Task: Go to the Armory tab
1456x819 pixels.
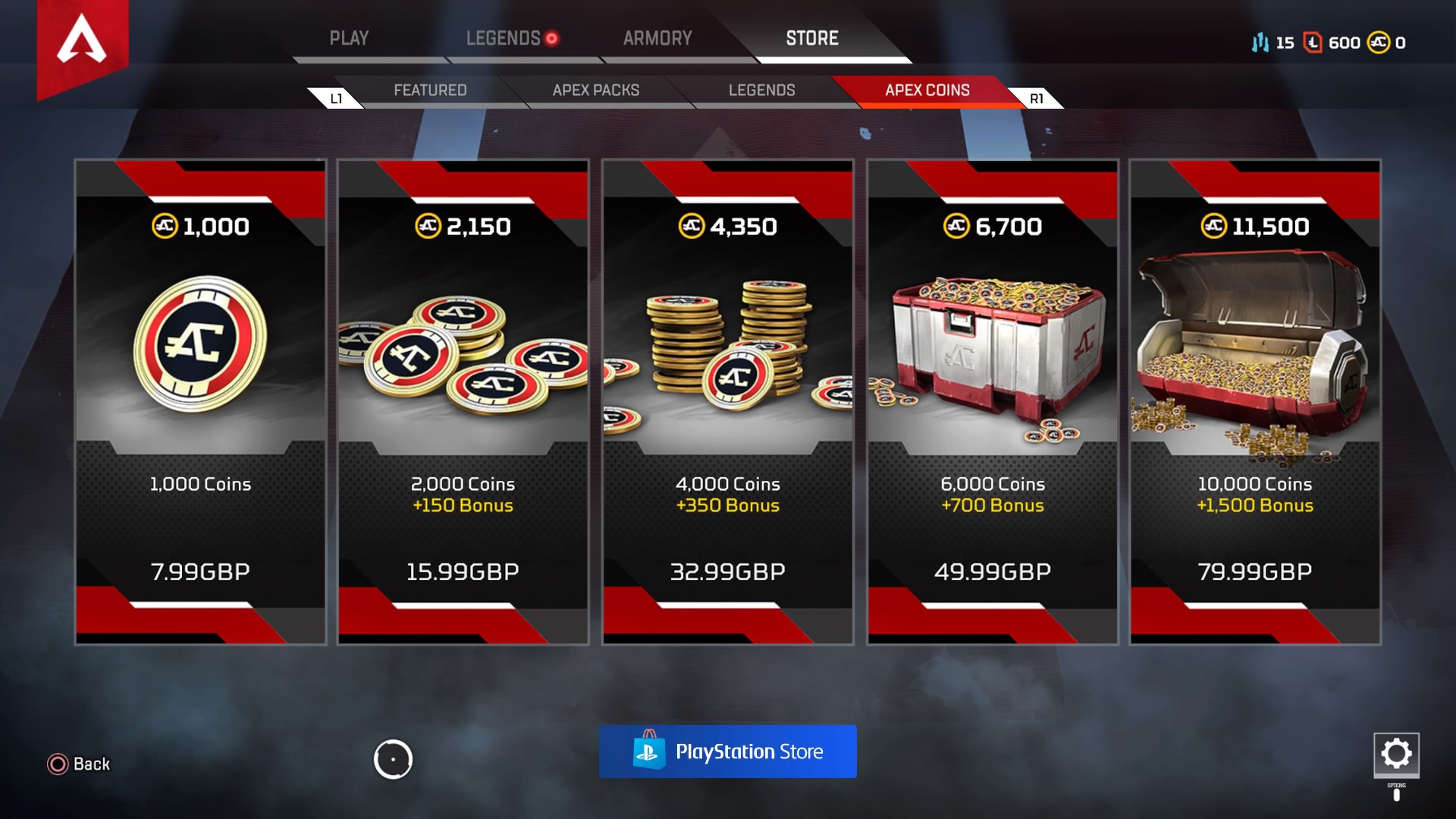Action: [657, 39]
